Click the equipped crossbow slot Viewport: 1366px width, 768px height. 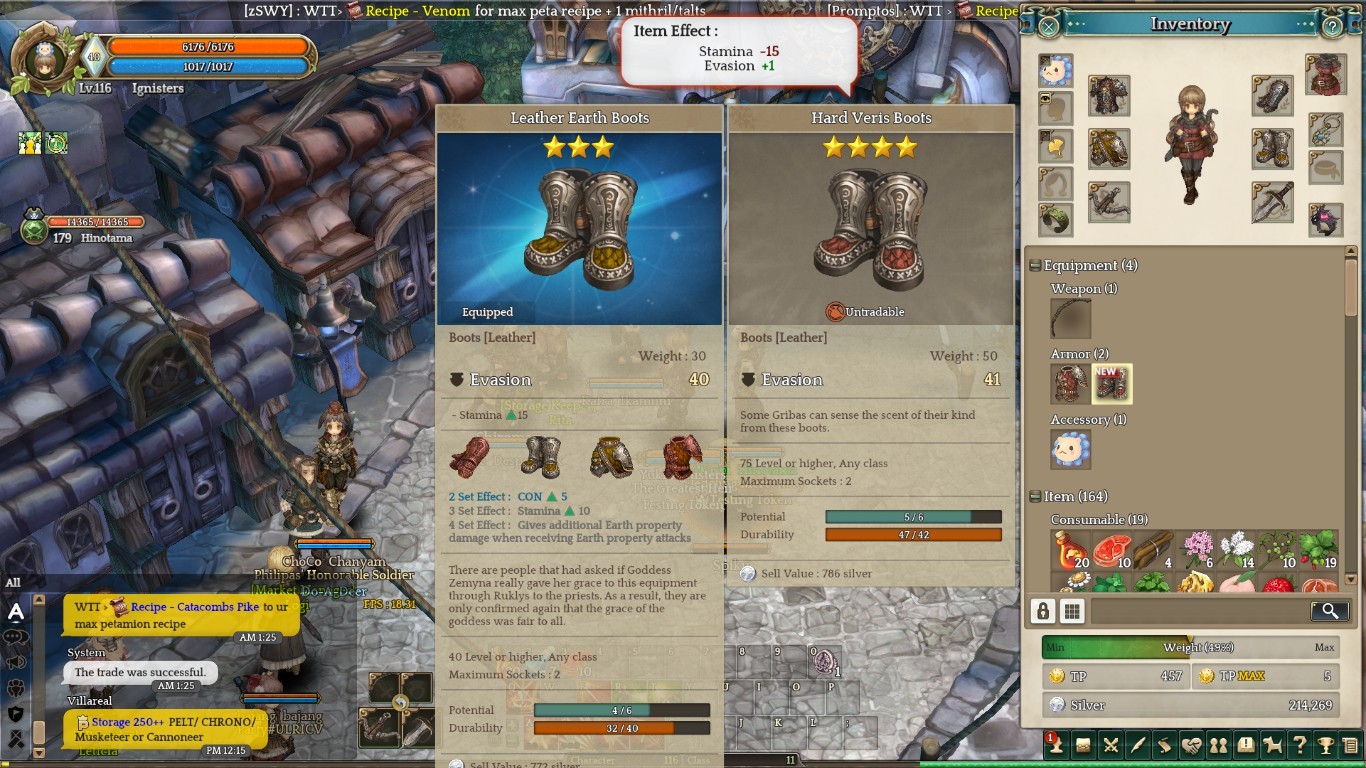tap(1108, 202)
